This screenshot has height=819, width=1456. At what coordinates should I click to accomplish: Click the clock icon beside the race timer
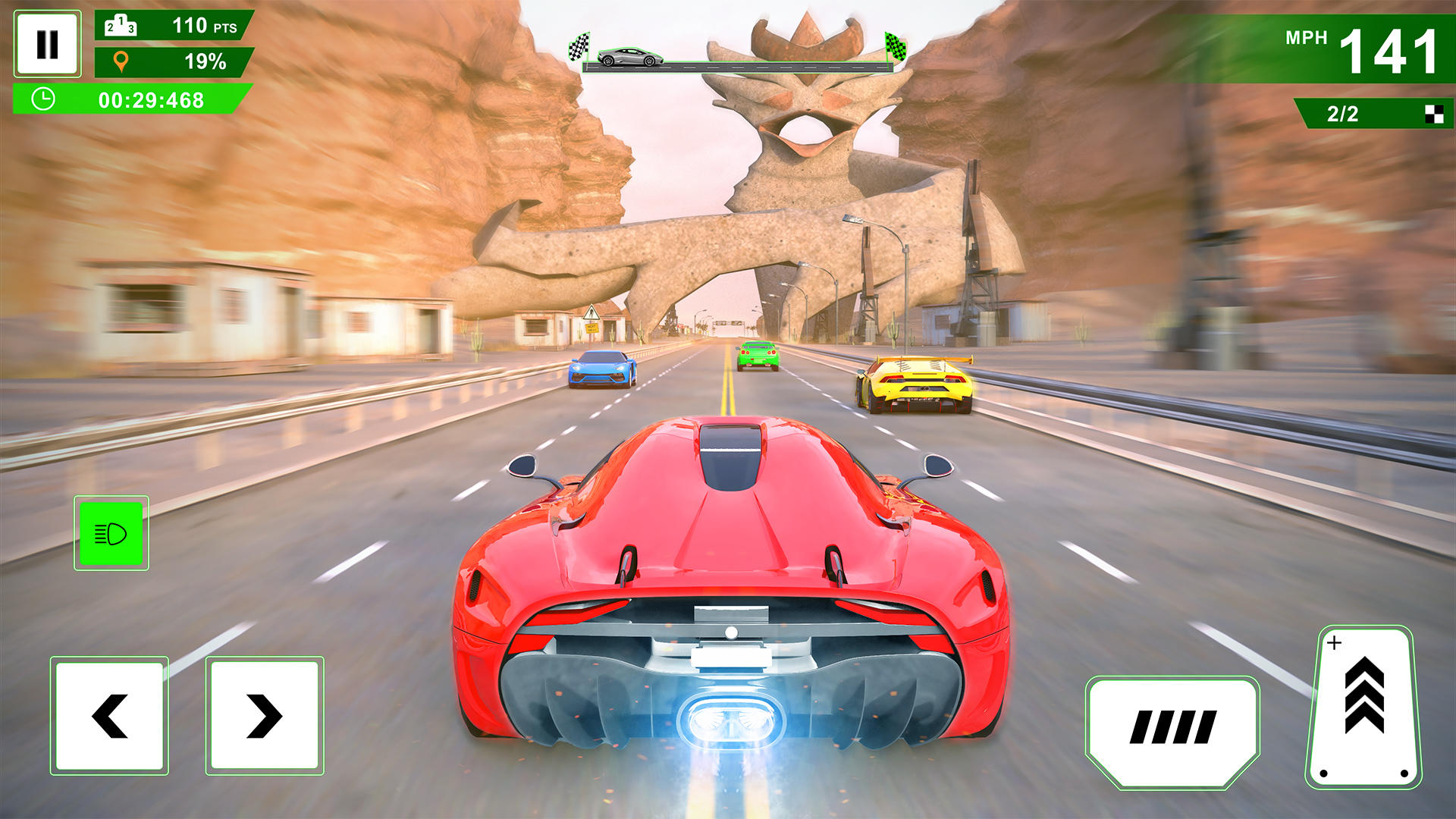(x=43, y=99)
